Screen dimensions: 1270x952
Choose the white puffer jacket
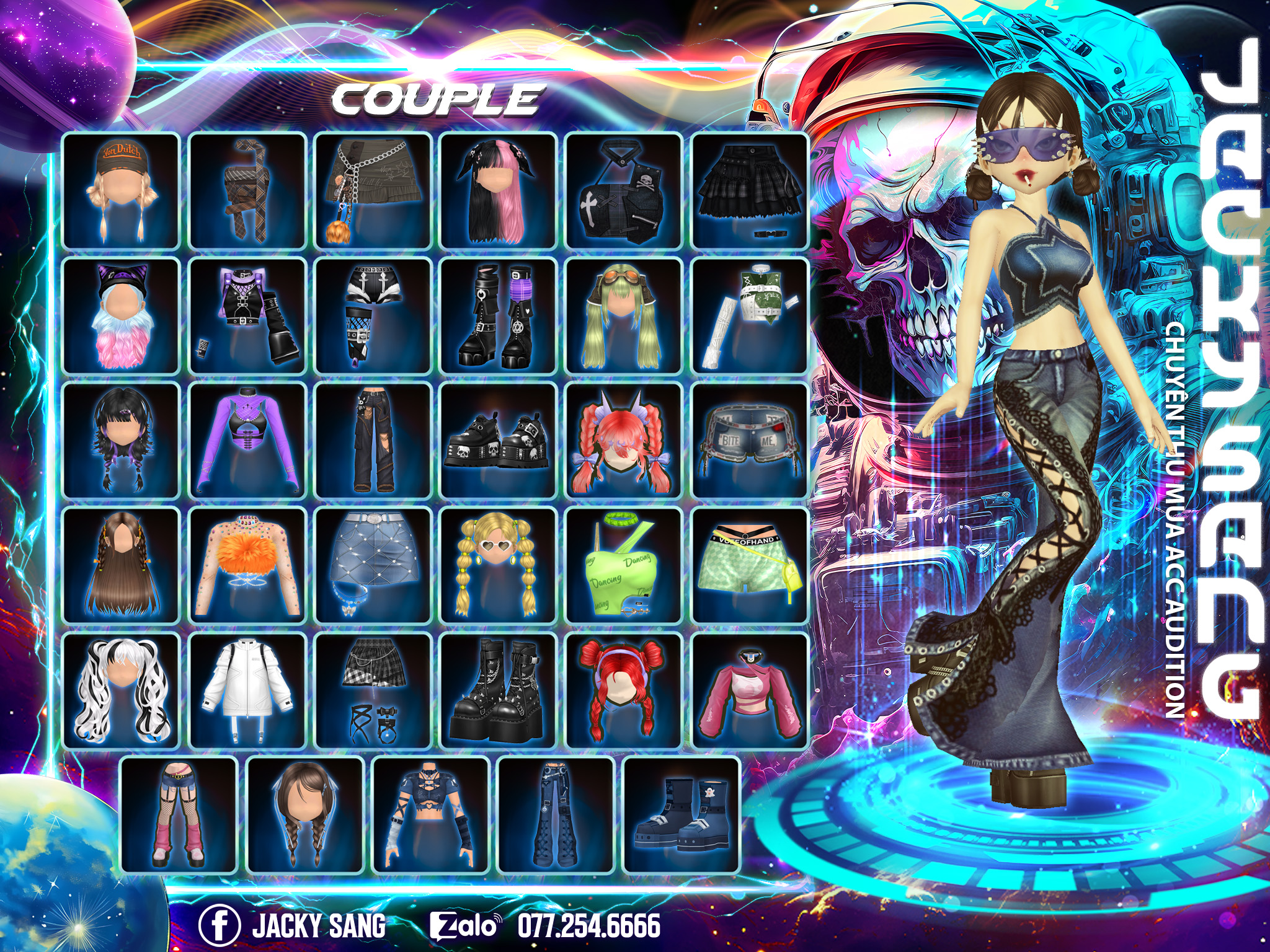[x=247, y=690]
